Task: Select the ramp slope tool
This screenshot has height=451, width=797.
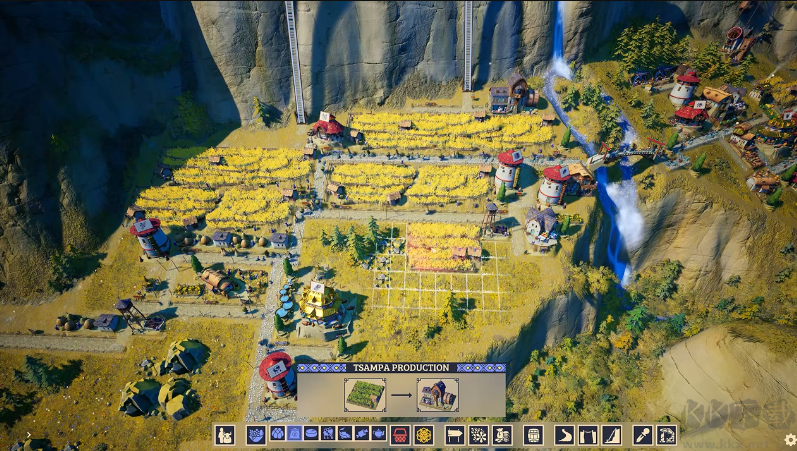Action: click(611, 435)
